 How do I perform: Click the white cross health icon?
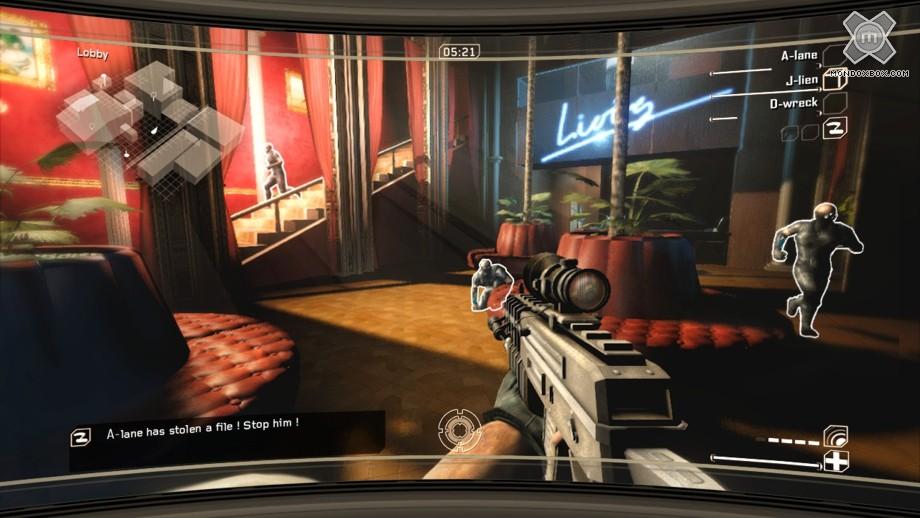(835, 461)
